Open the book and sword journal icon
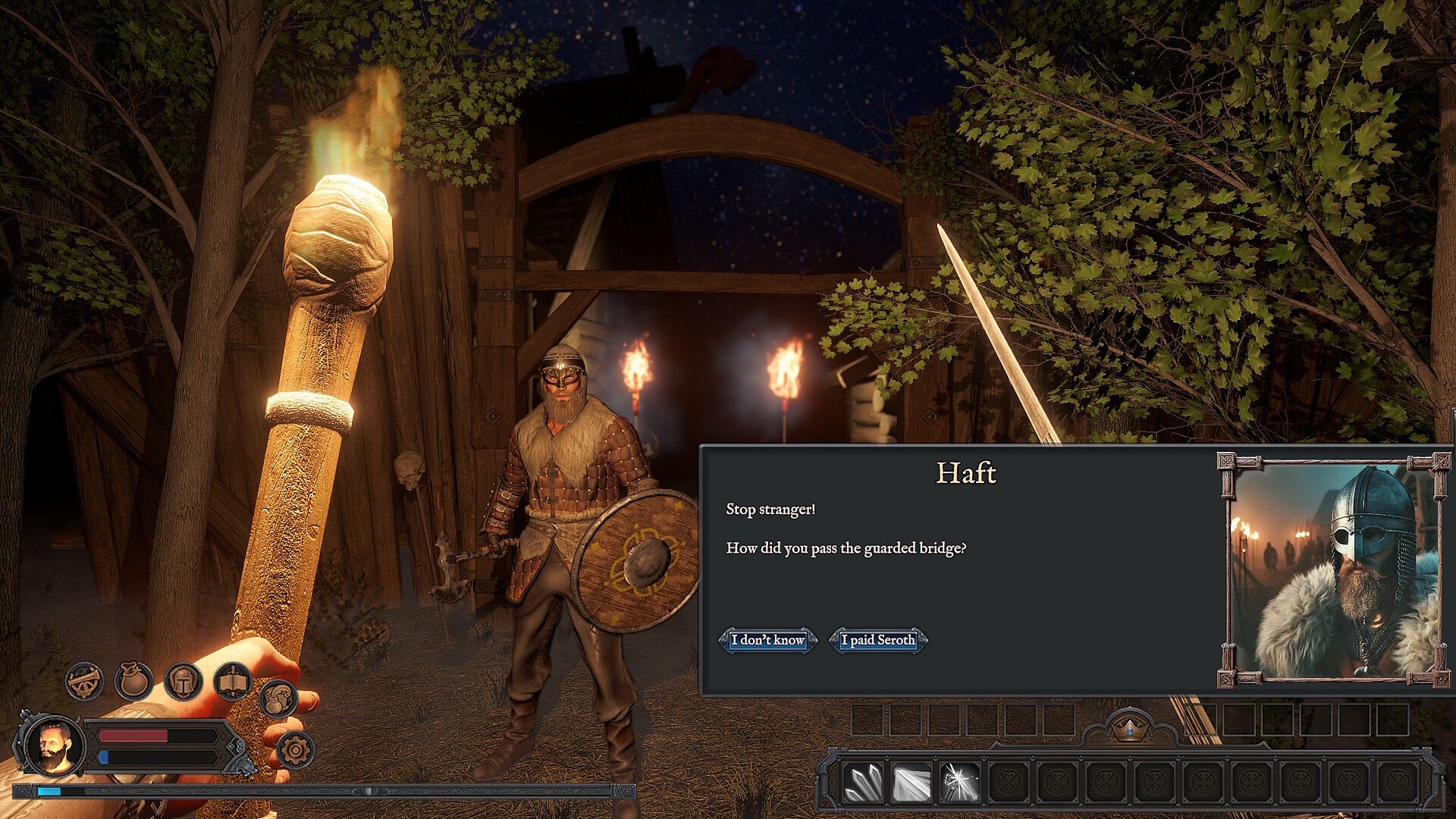 tap(232, 682)
